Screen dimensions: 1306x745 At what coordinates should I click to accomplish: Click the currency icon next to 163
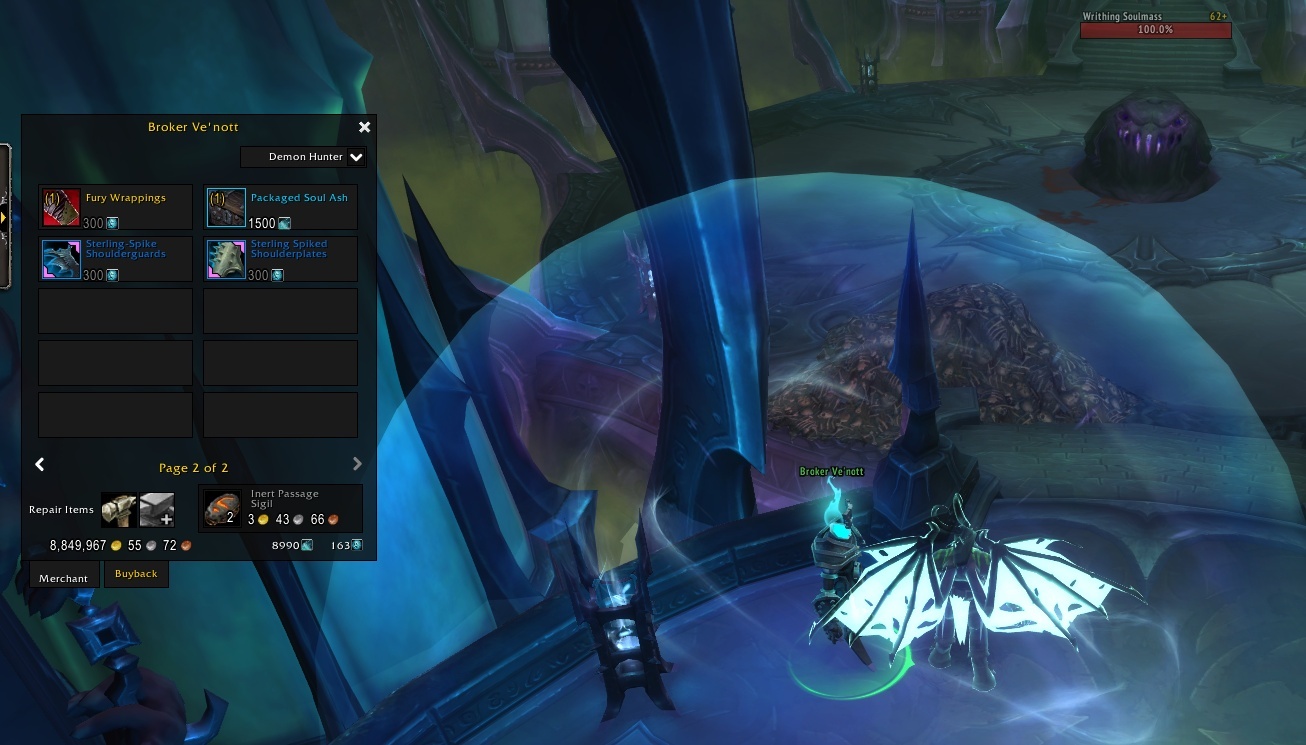point(356,545)
